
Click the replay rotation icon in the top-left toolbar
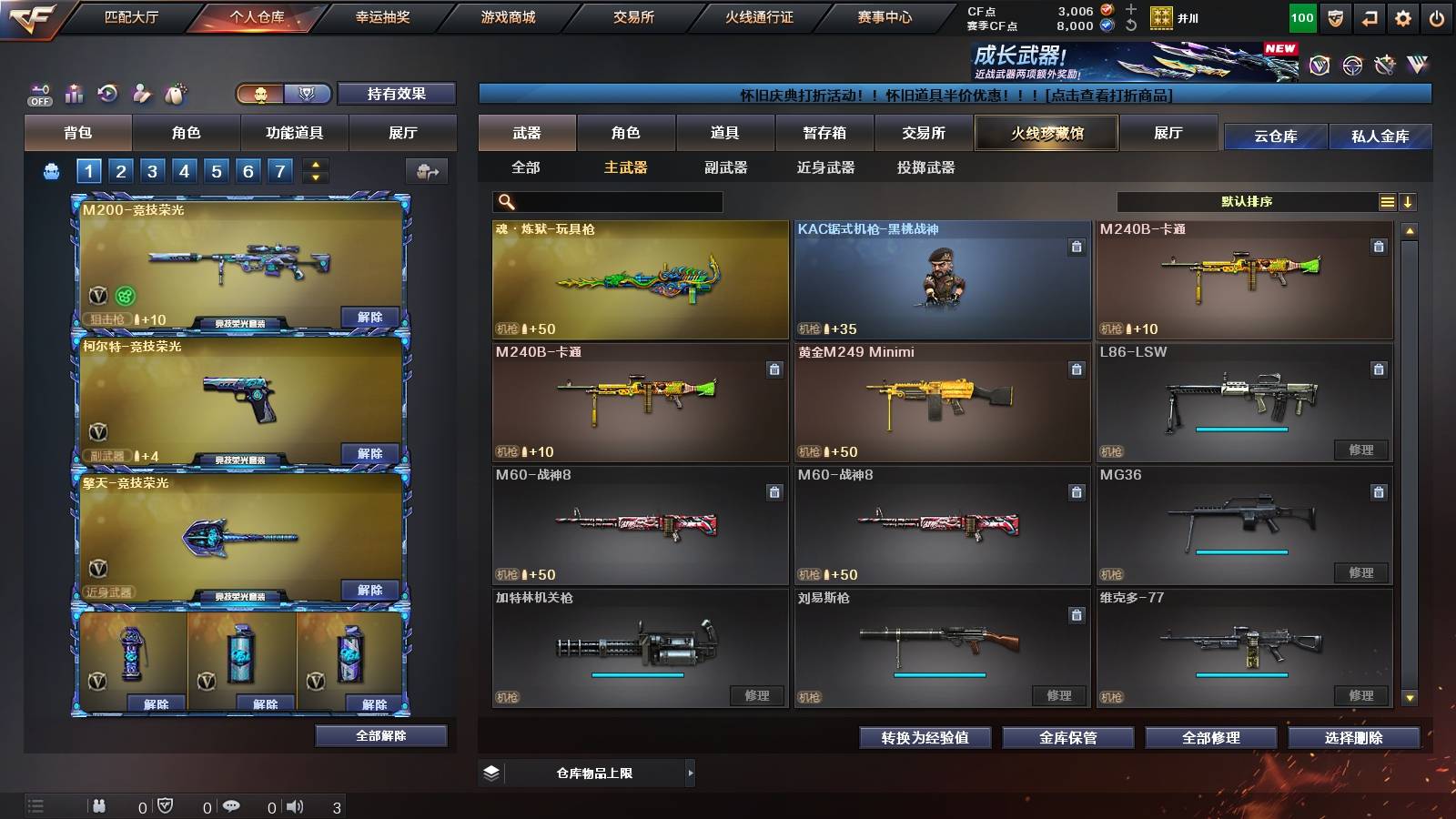pos(109,91)
